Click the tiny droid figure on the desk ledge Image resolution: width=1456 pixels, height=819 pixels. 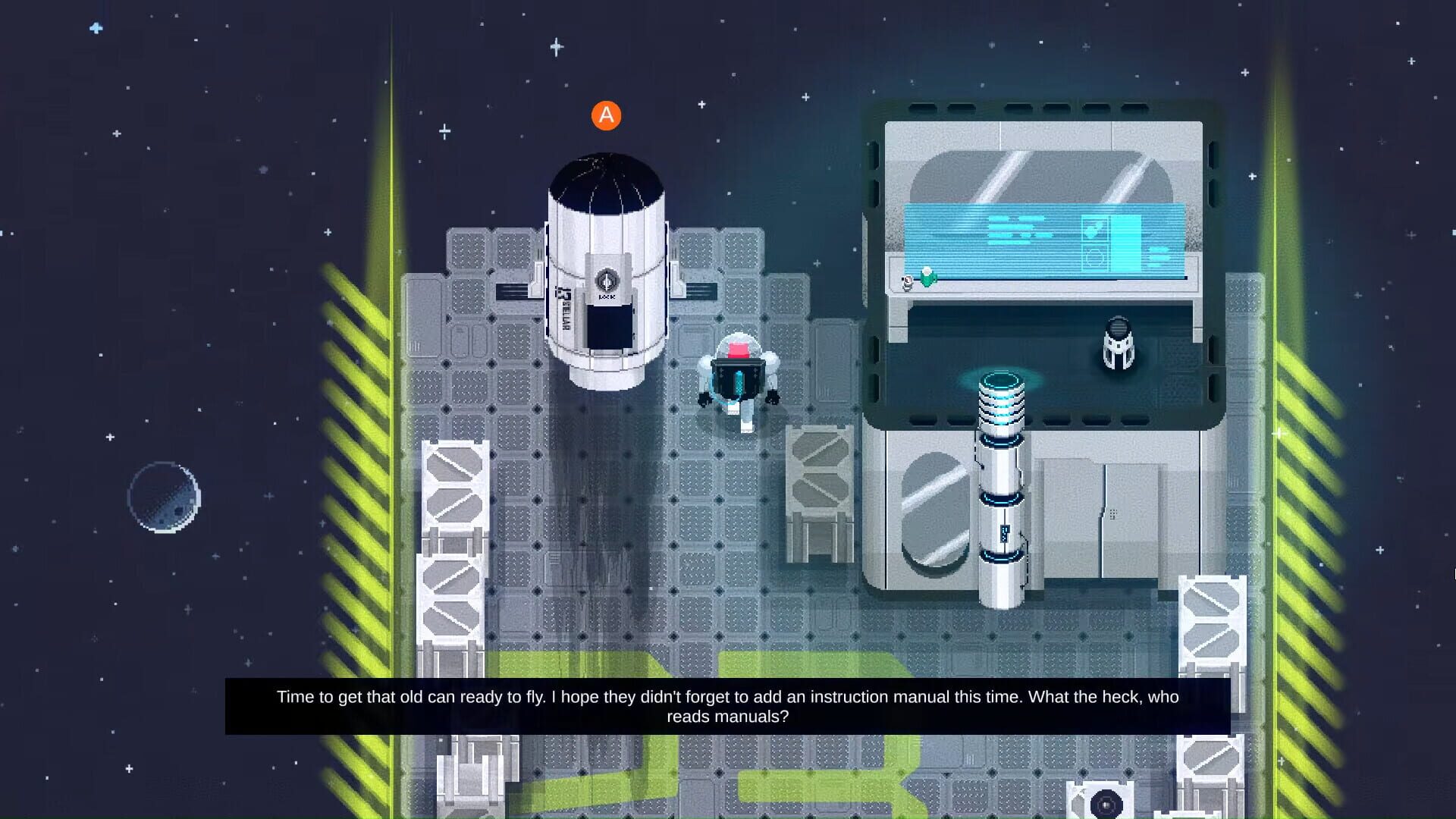907,283
